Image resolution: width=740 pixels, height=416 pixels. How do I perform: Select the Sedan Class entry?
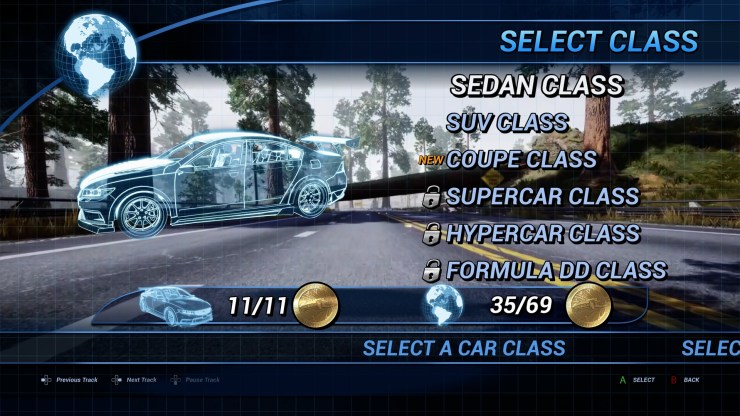tap(536, 86)
